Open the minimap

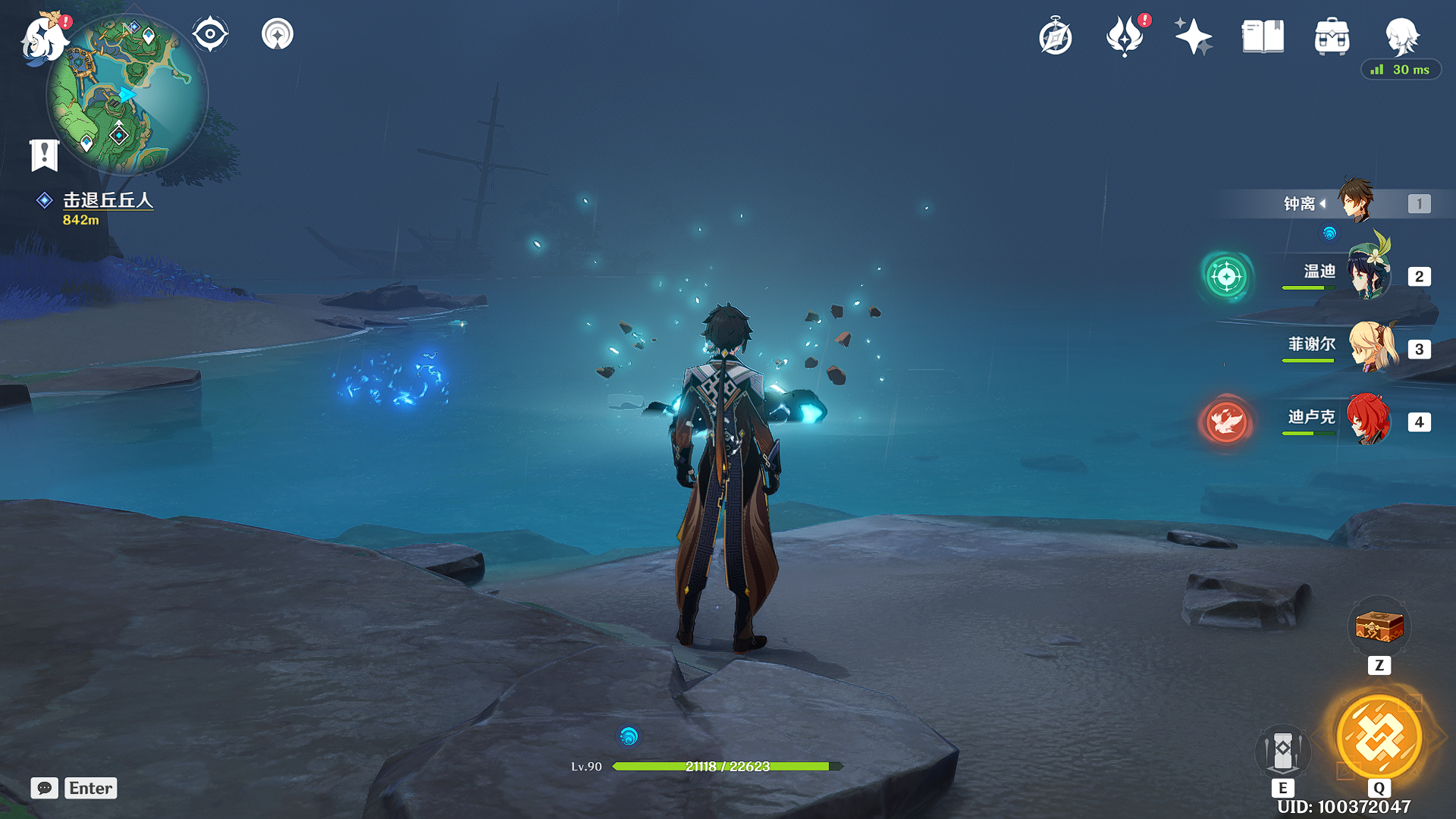pyautogui.click(x=127, y=95)
